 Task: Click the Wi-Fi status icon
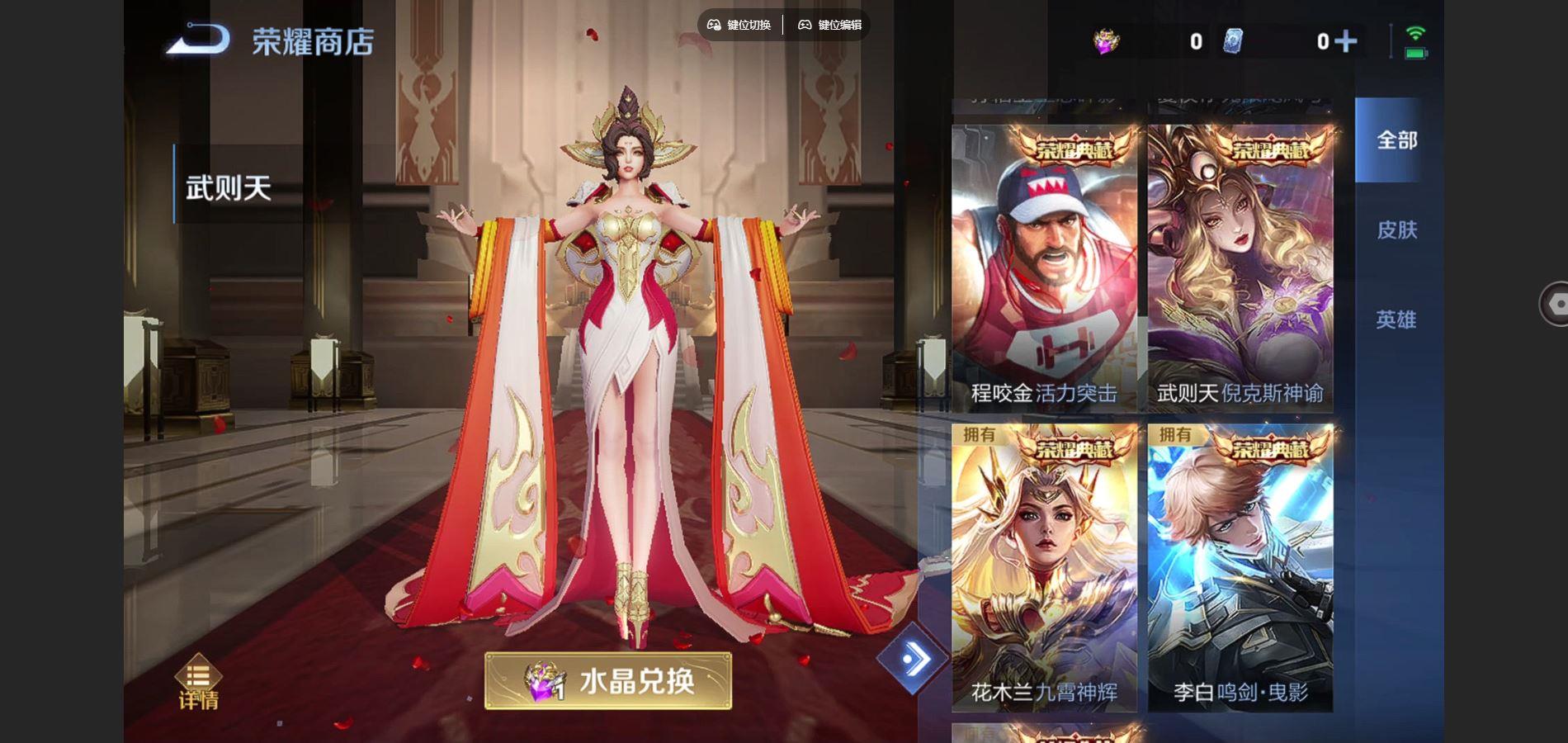[x=1417, y=33]
